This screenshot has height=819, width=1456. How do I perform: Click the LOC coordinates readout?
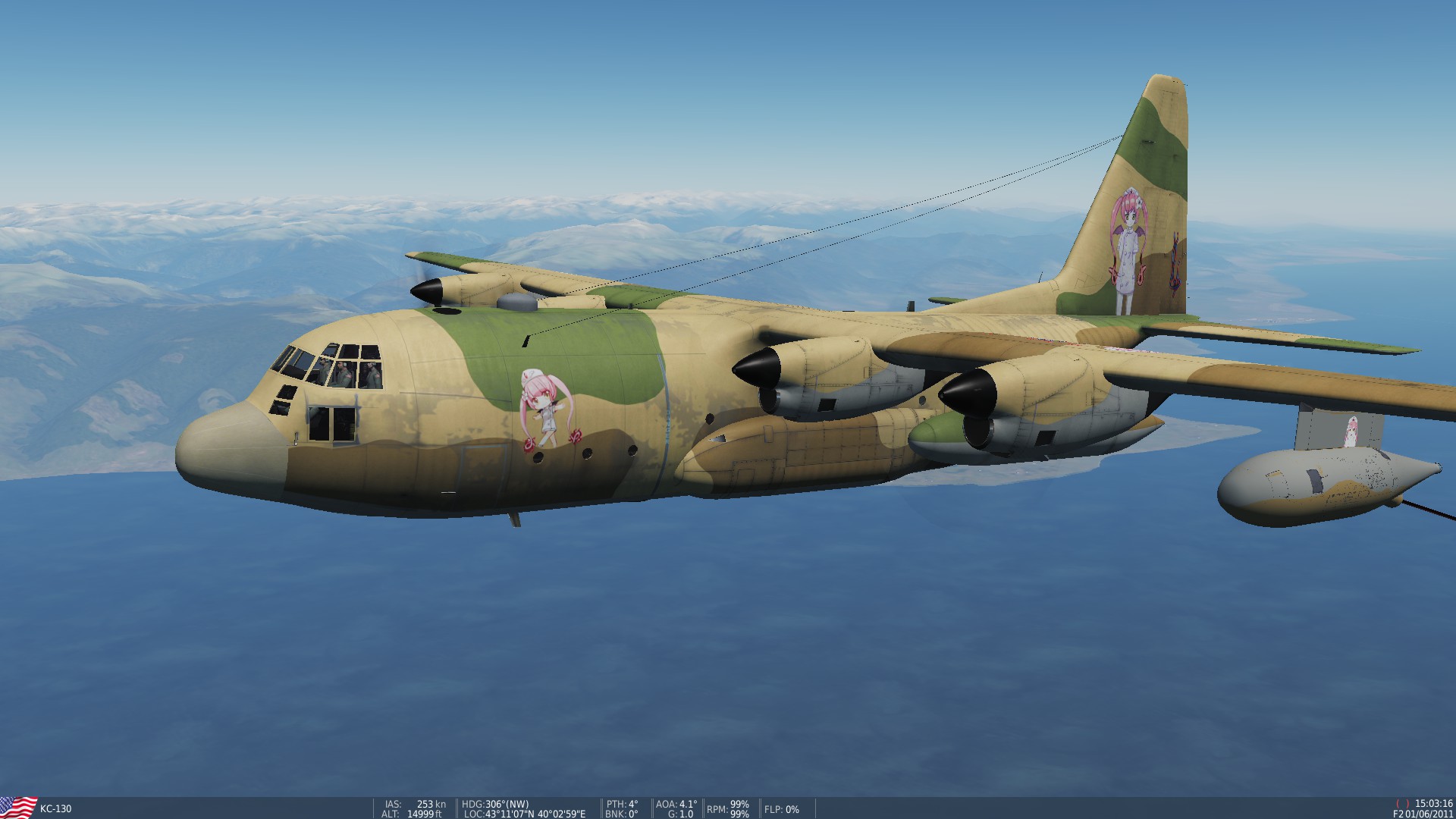(x=523, y=811)
